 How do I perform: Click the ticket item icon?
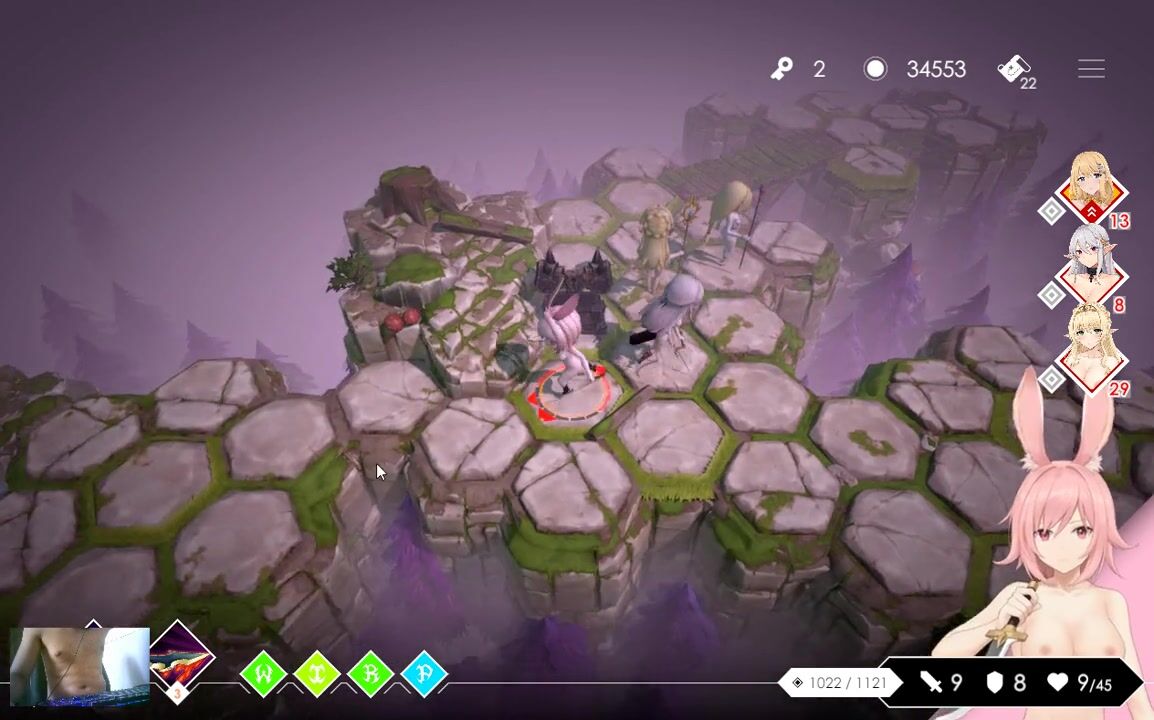click(1014, 69)
